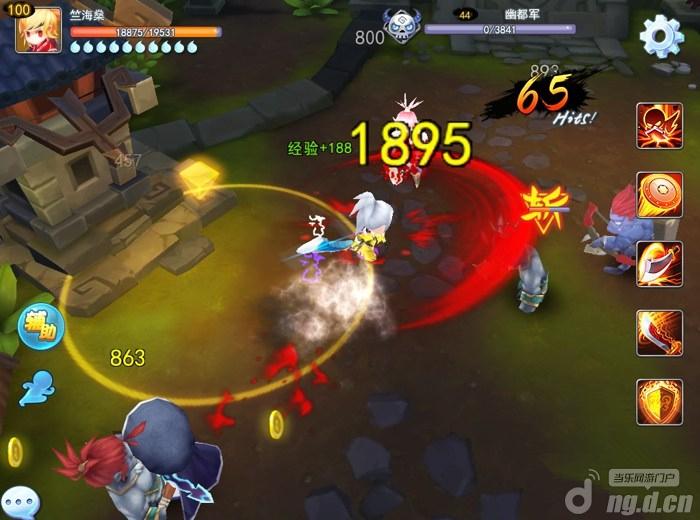Image resolution: width=700 pixels, height=520 pixels.
Task: Activate the skull burst skill
Action: click(x=659, y=127)
